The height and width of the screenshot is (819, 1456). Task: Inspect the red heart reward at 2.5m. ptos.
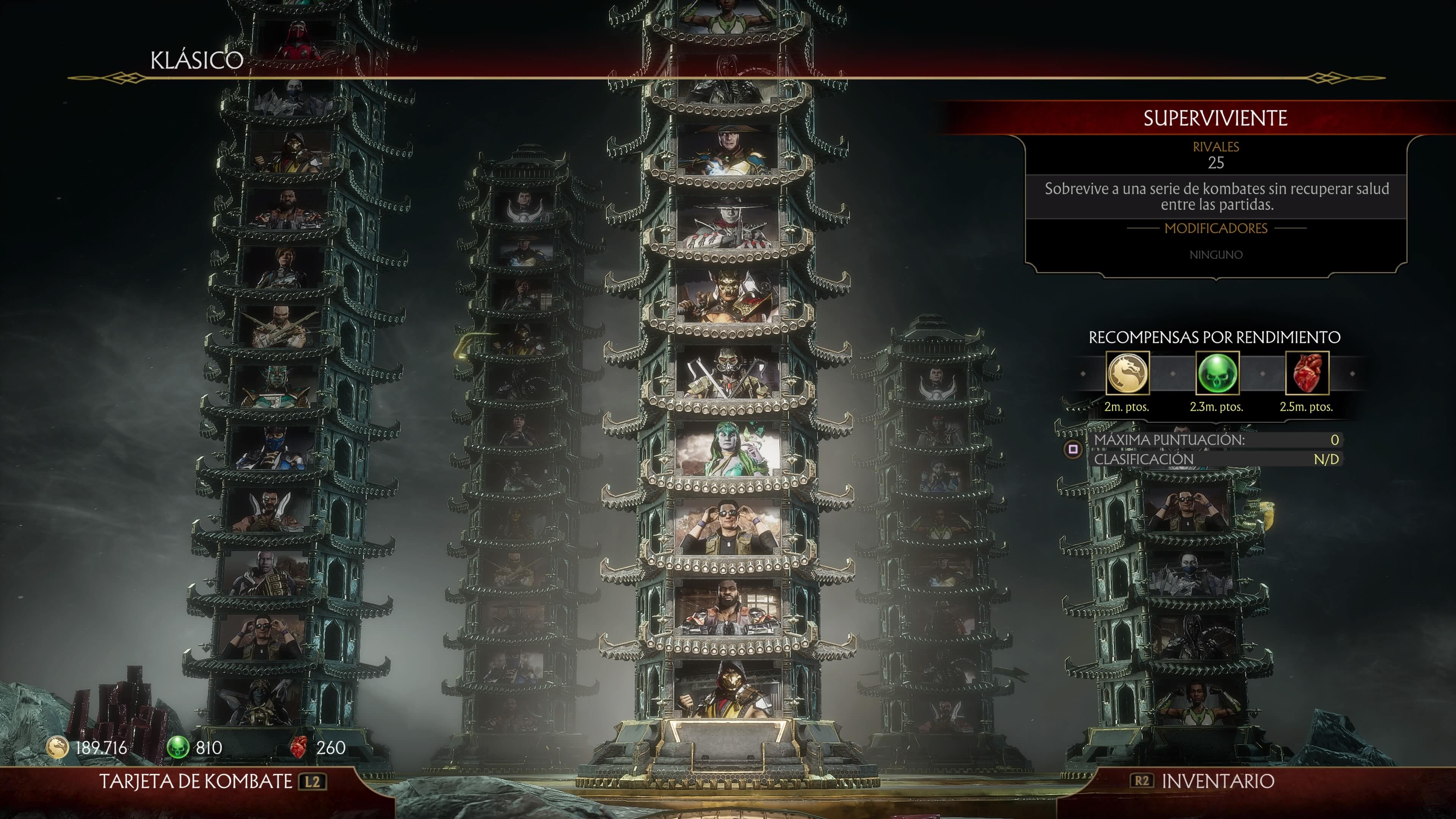click(x=1307, y=373)
